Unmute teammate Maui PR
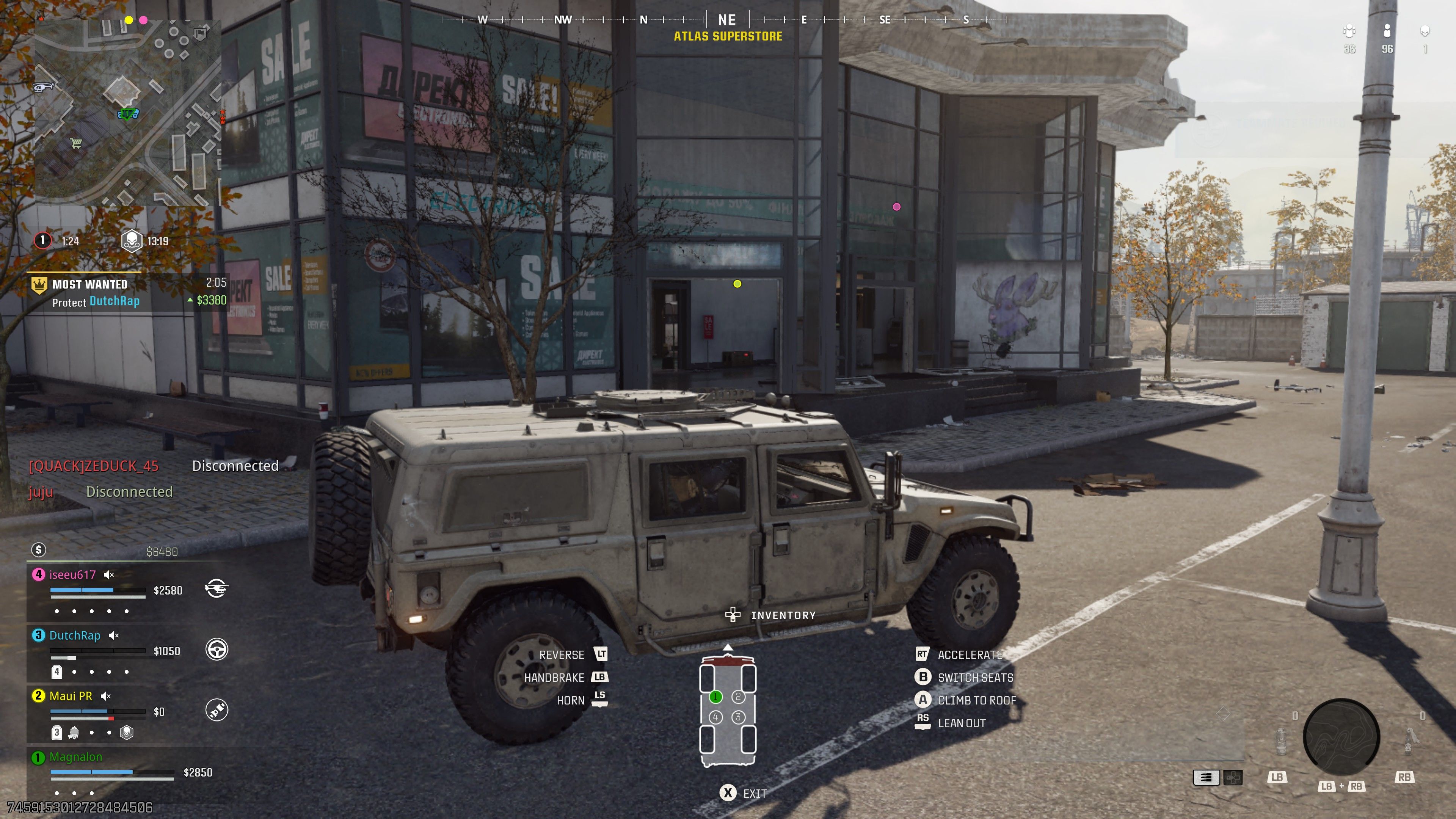Image resolution: width=1456 pixels, height=819 pixels. point(106,696)
